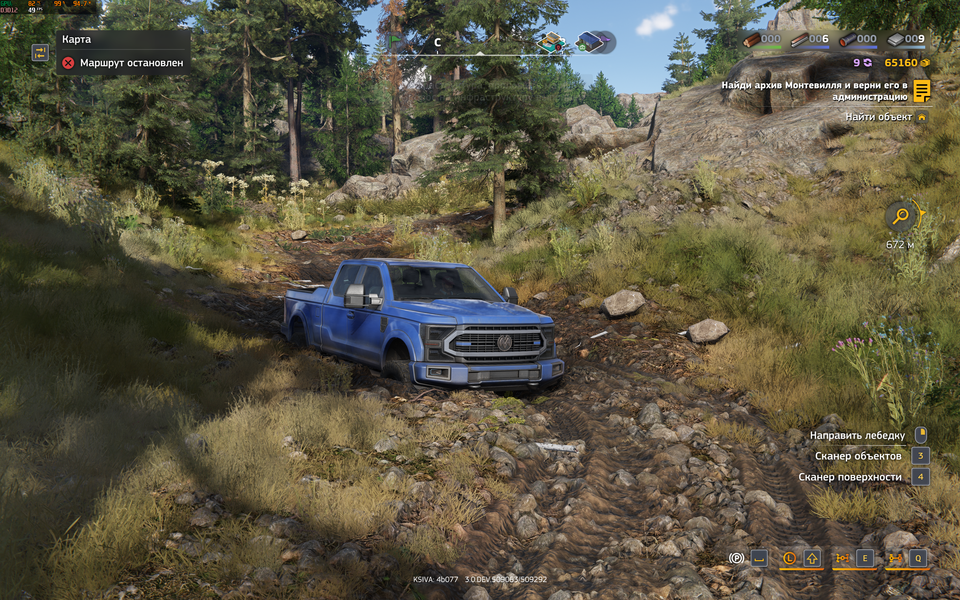Click the red 'Маршрут остановлен' cross icon
The image size is (960, 600).
68,62
